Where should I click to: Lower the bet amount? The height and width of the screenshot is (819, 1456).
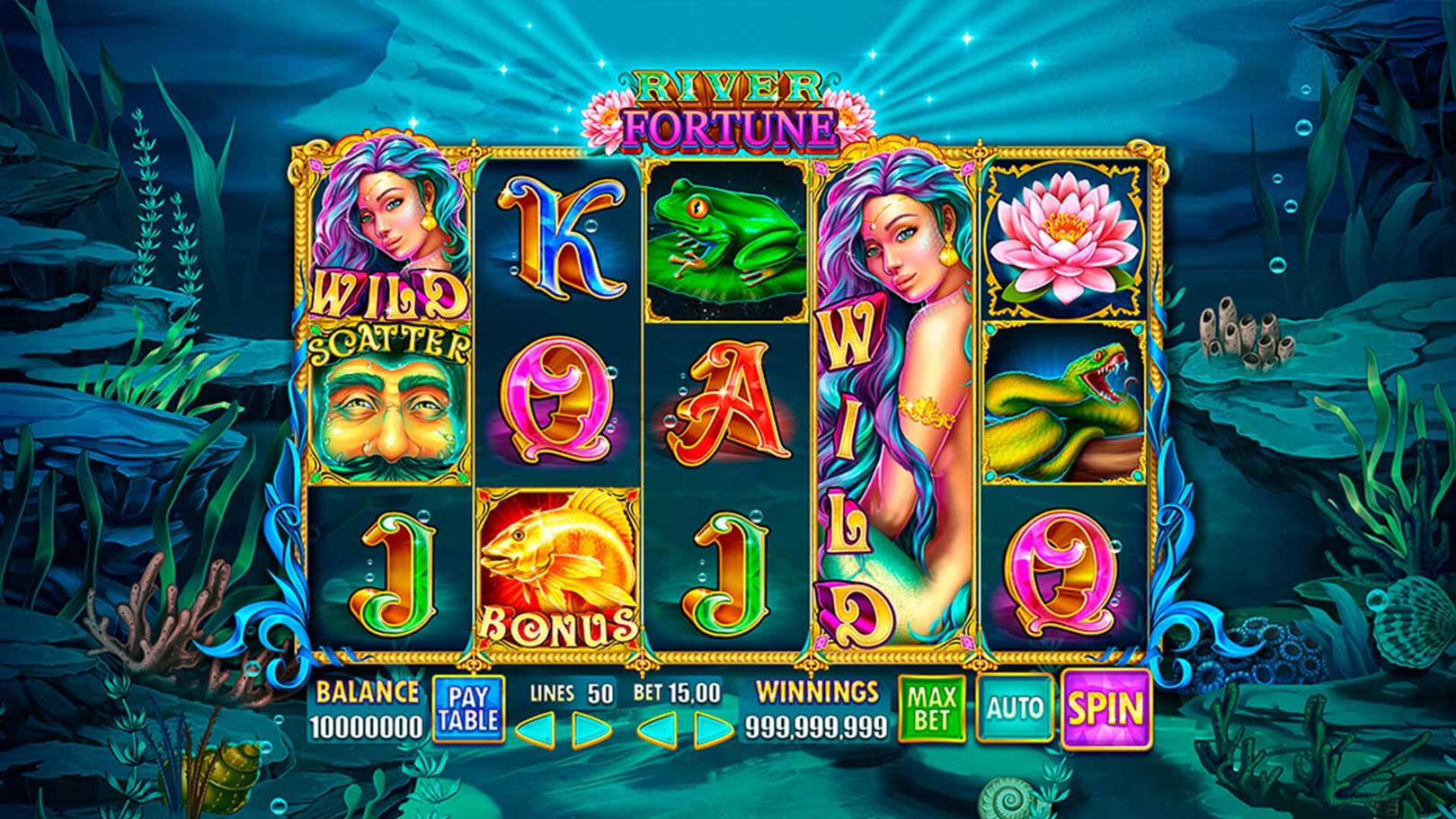(656, 729)
